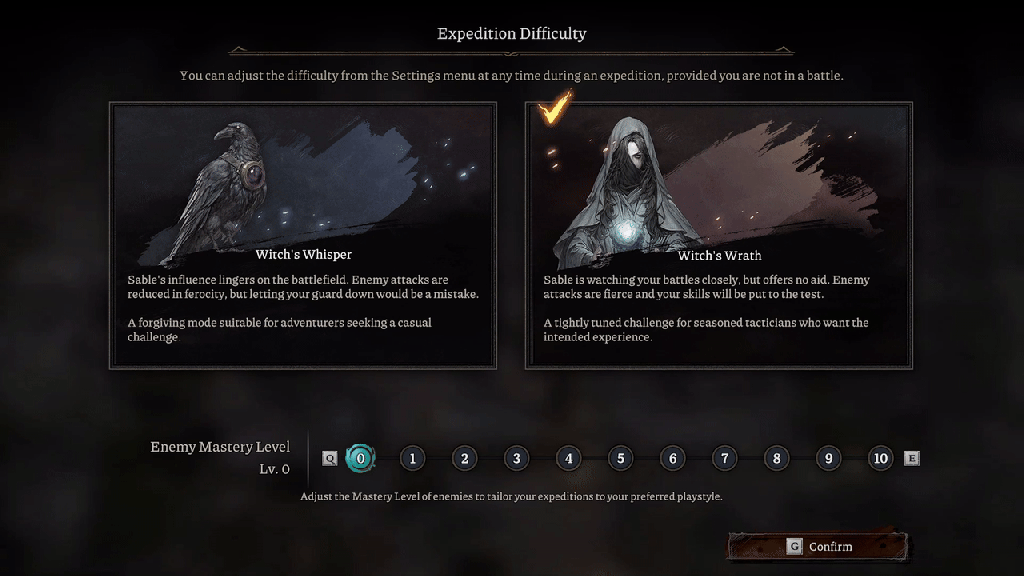Confirm the expedition difficulty

pyautogui.click(x=818, y=547)
